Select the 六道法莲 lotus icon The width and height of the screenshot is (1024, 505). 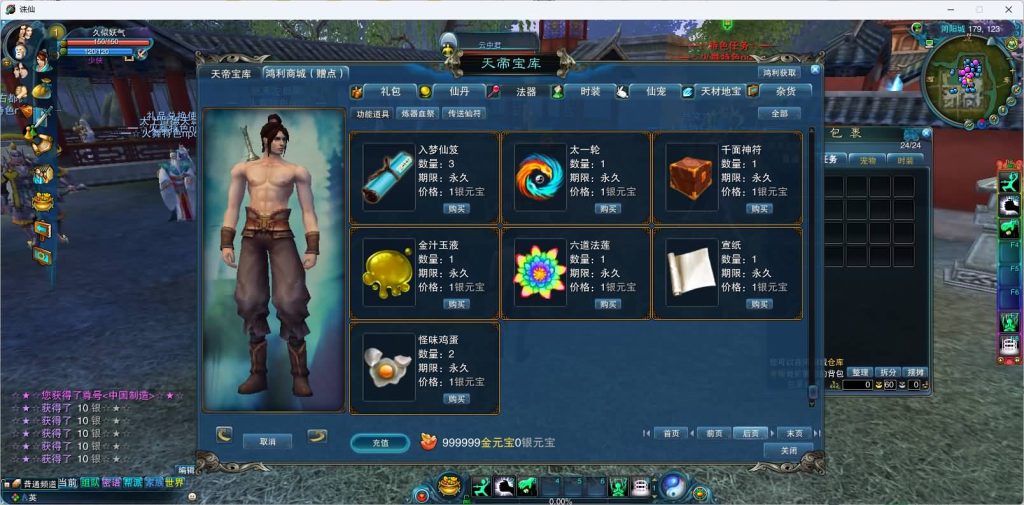click(x=540, y=271)
